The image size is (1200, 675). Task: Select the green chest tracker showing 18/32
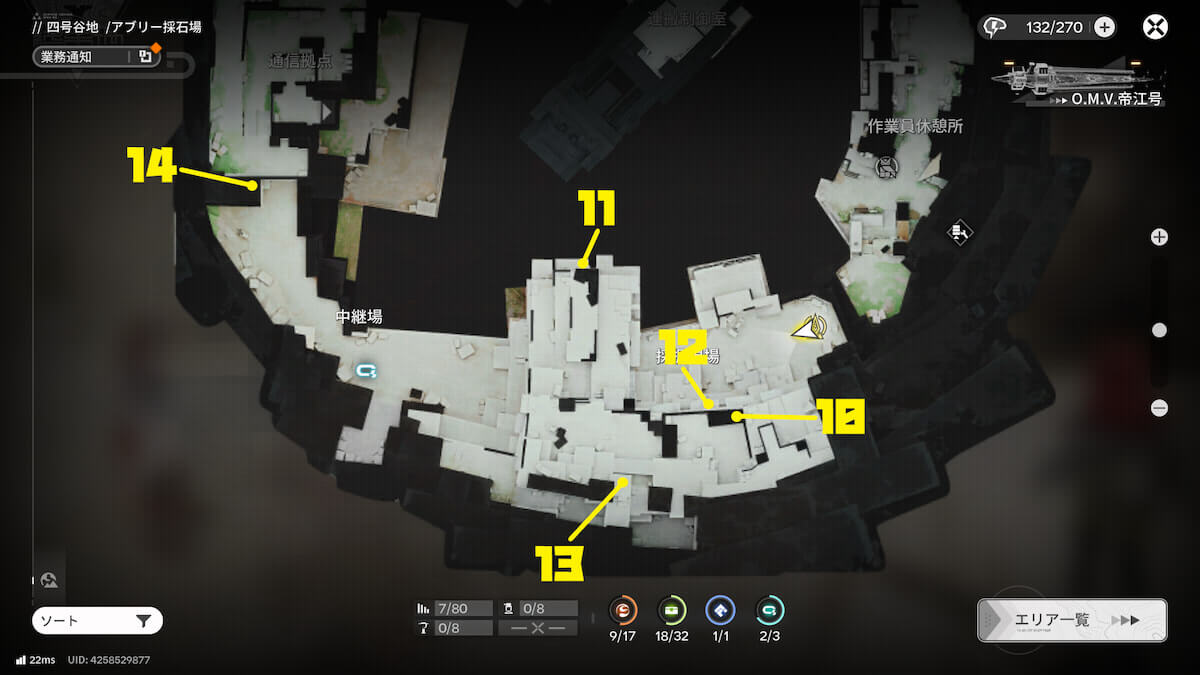pyautogui.click(x=671, y=610)
